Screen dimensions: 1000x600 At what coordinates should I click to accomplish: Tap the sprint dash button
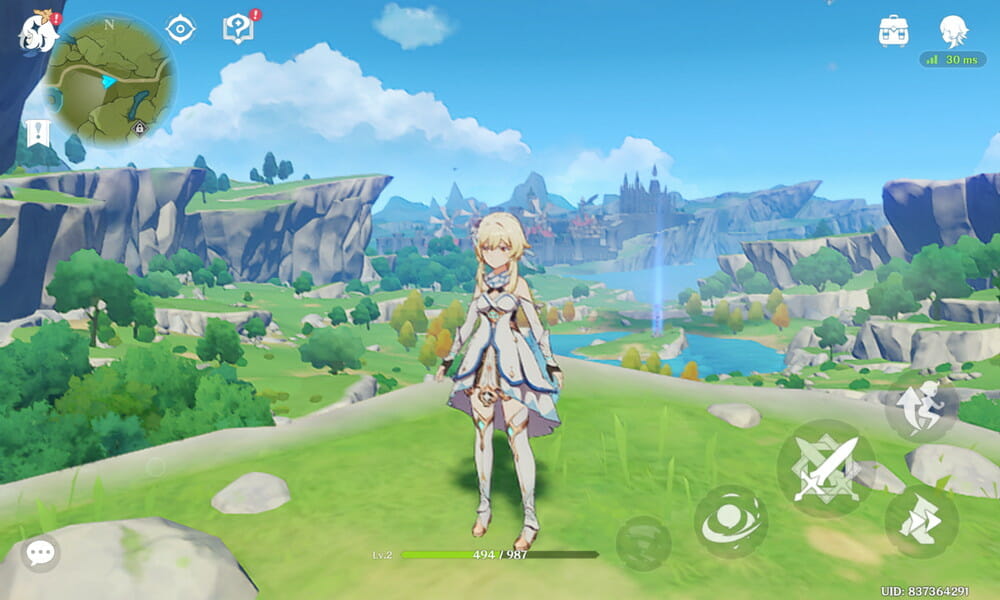(921, 521)
